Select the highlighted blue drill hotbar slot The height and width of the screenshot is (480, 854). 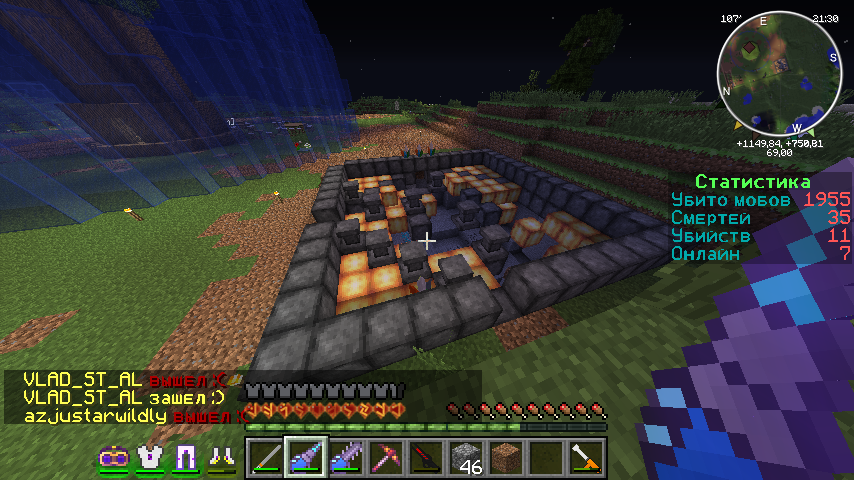click(305, 457)
